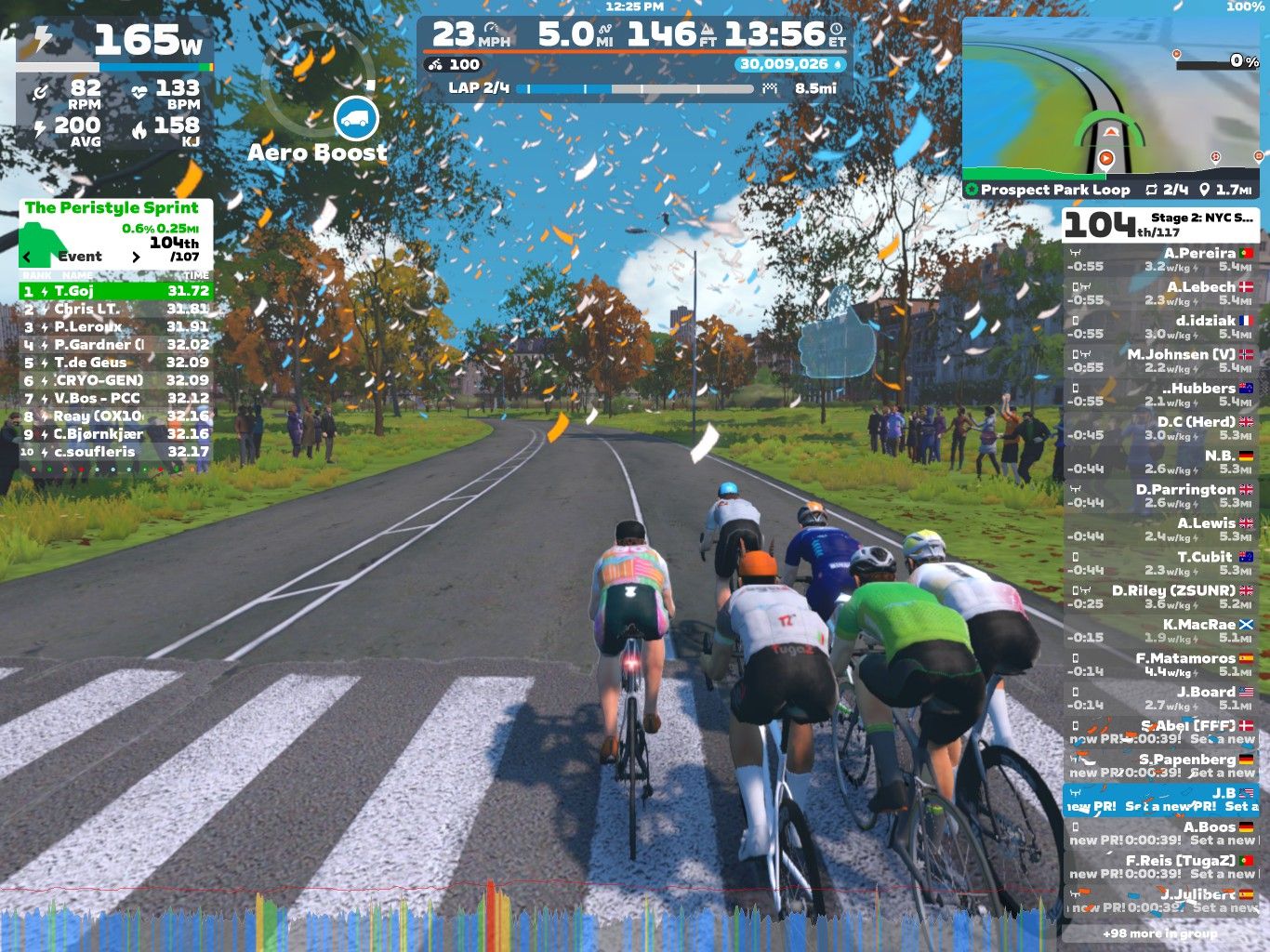Select the Event tab on the sprint leaderboard

[82, 257]
